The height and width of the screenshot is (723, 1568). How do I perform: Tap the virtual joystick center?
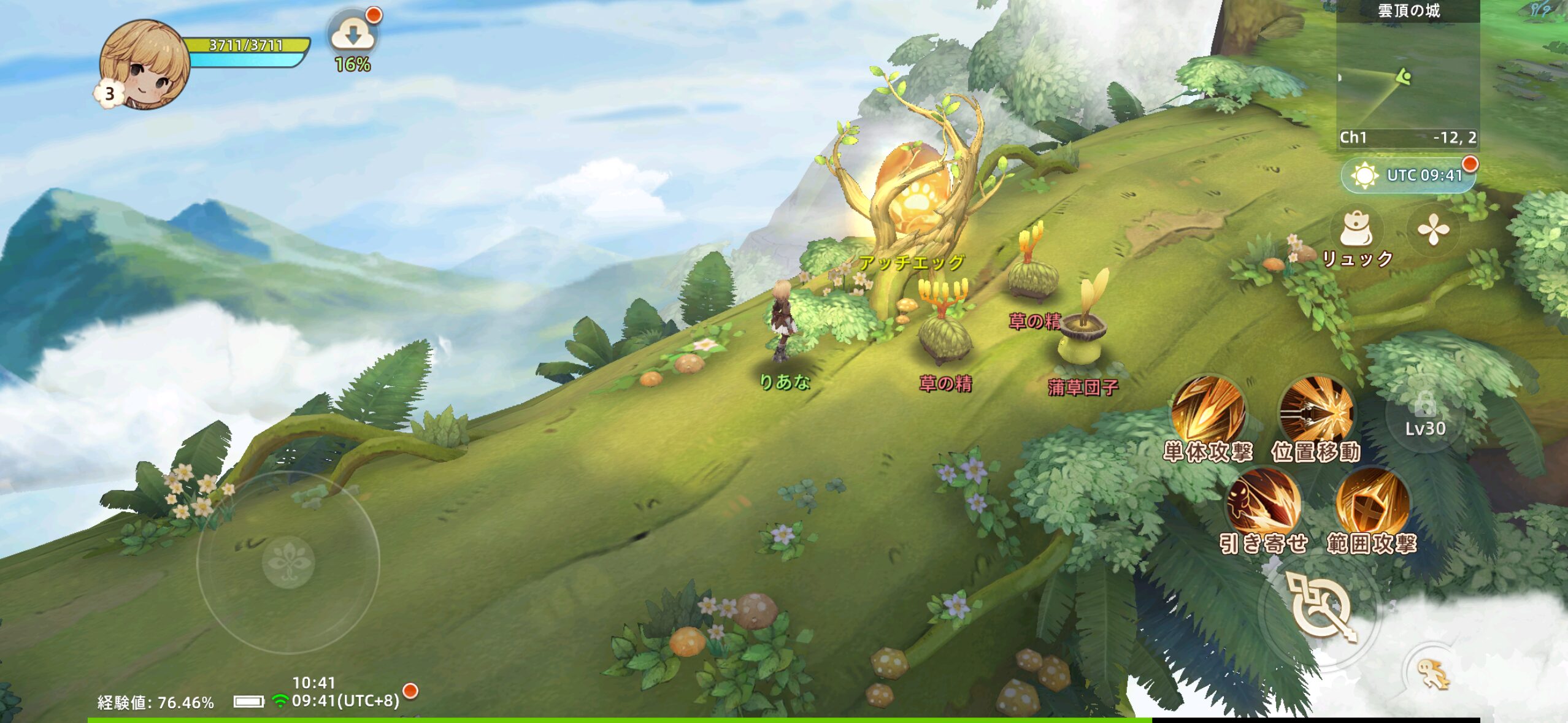click(x=288, y=561)
